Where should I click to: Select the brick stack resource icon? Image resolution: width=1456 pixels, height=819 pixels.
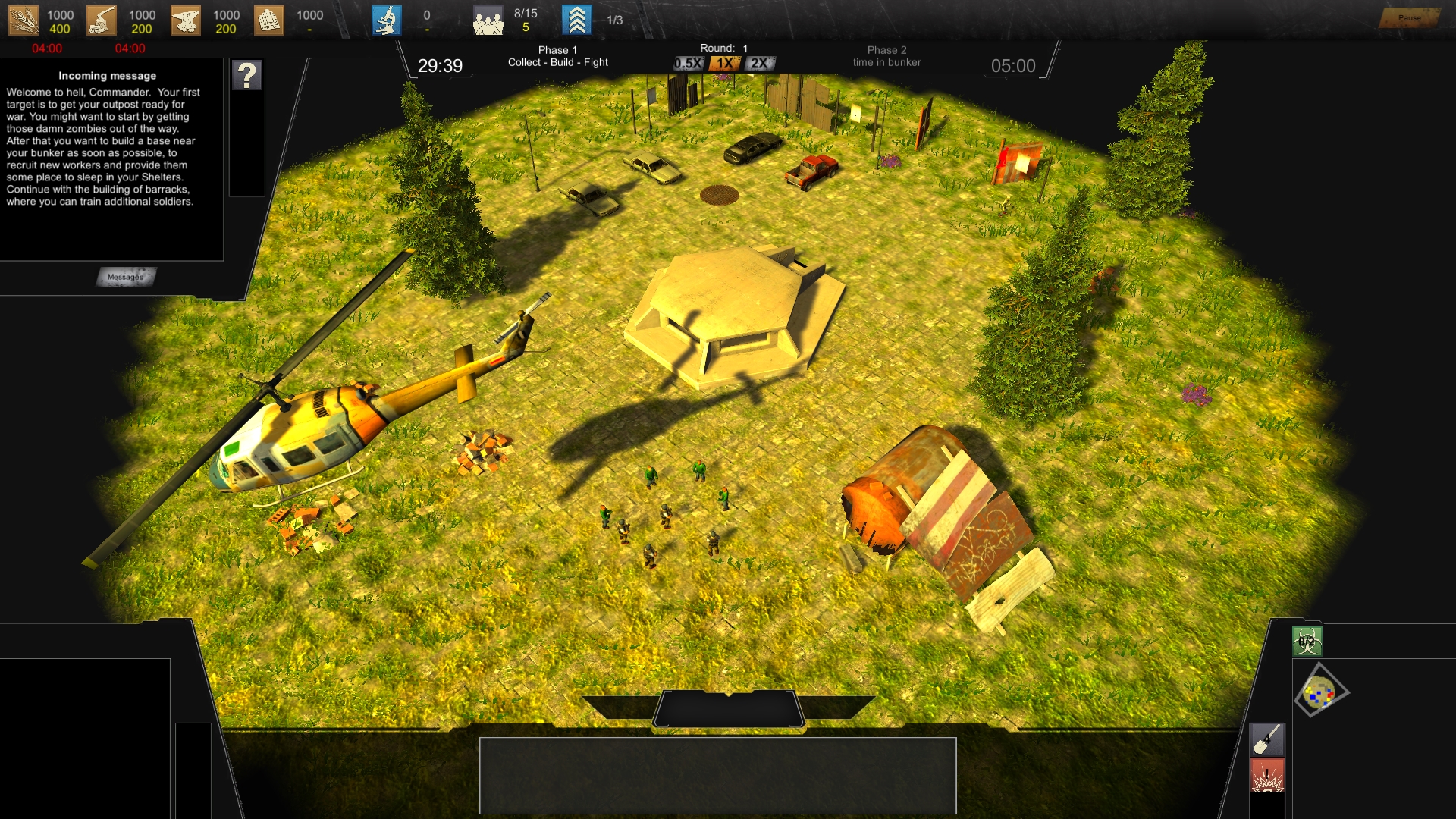pyautogui.click(x=268, y=20)
